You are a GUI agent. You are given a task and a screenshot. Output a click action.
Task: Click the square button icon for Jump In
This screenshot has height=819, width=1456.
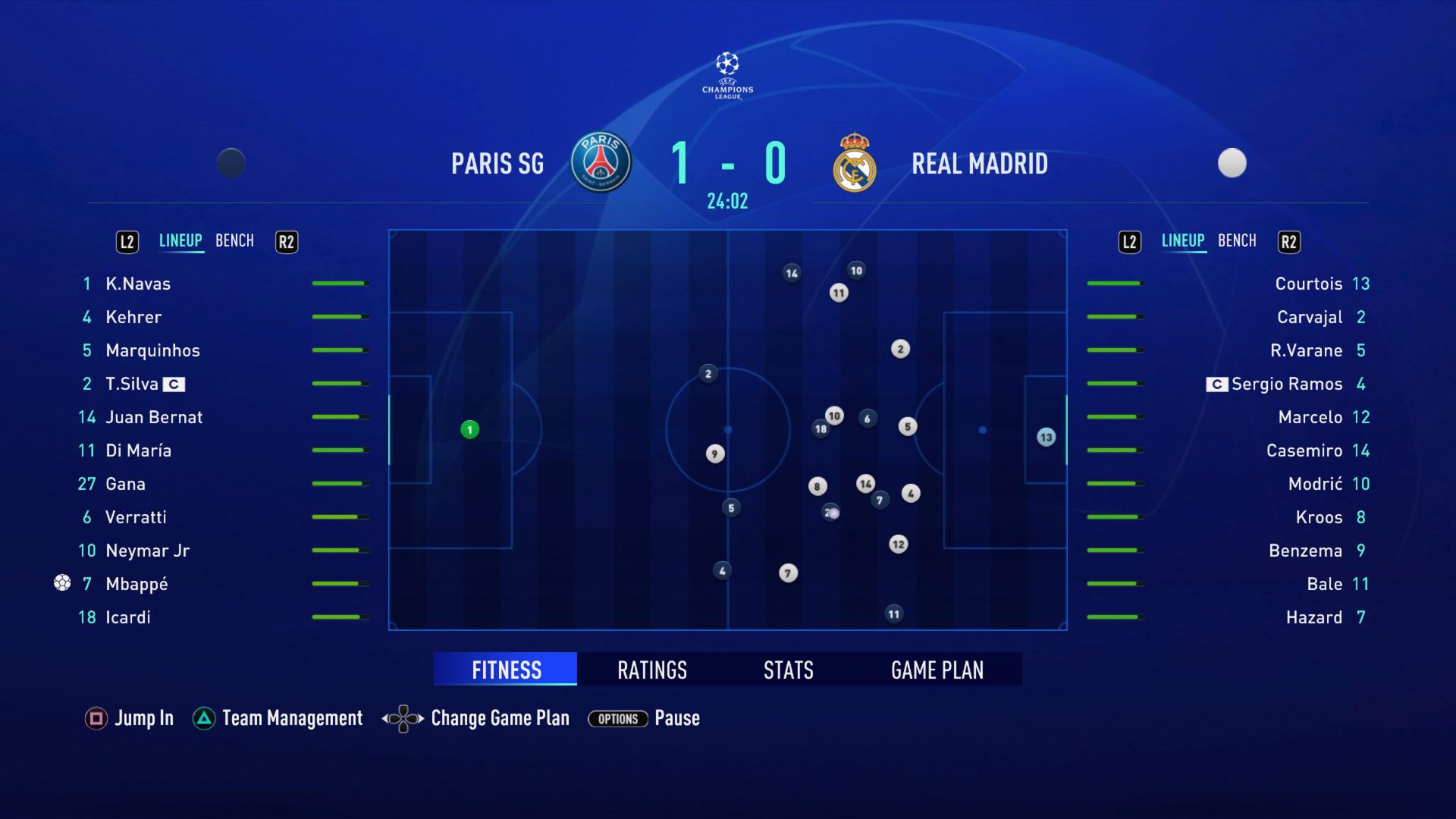click(96, 718)
